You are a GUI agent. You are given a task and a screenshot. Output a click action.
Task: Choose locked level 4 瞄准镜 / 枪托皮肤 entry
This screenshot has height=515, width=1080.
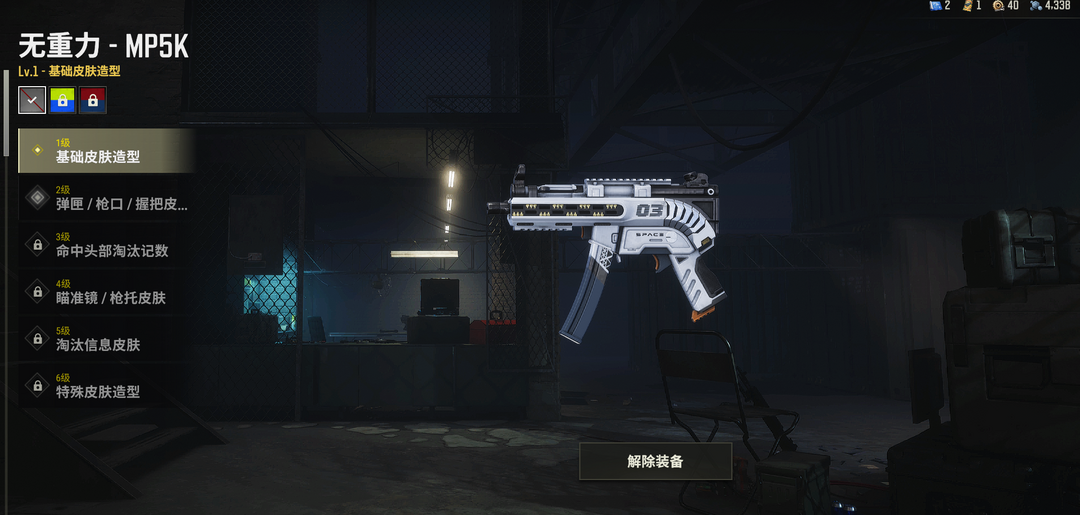point(105,292)
